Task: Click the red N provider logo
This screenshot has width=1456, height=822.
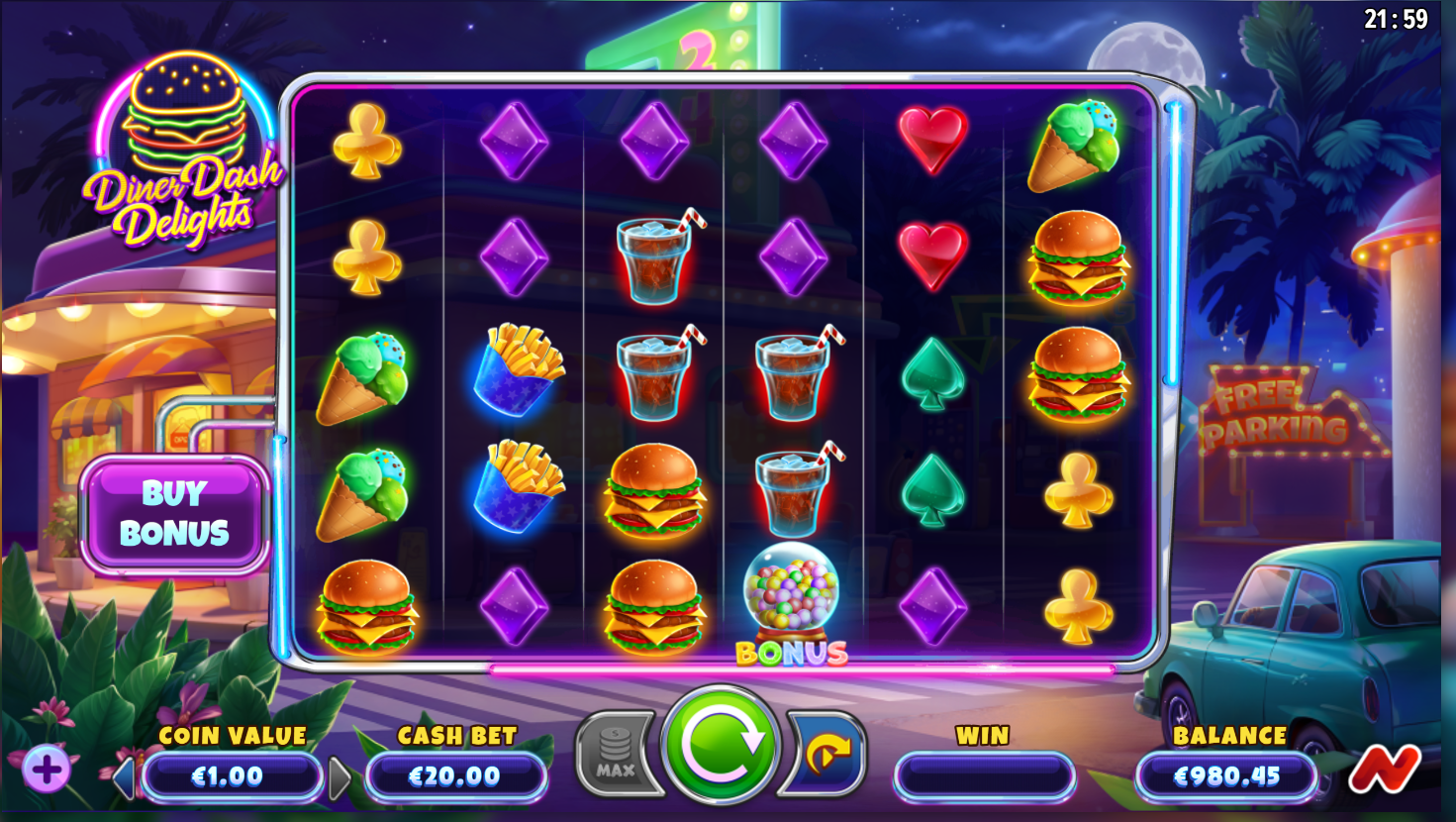Action: (x=1384, y=769)
